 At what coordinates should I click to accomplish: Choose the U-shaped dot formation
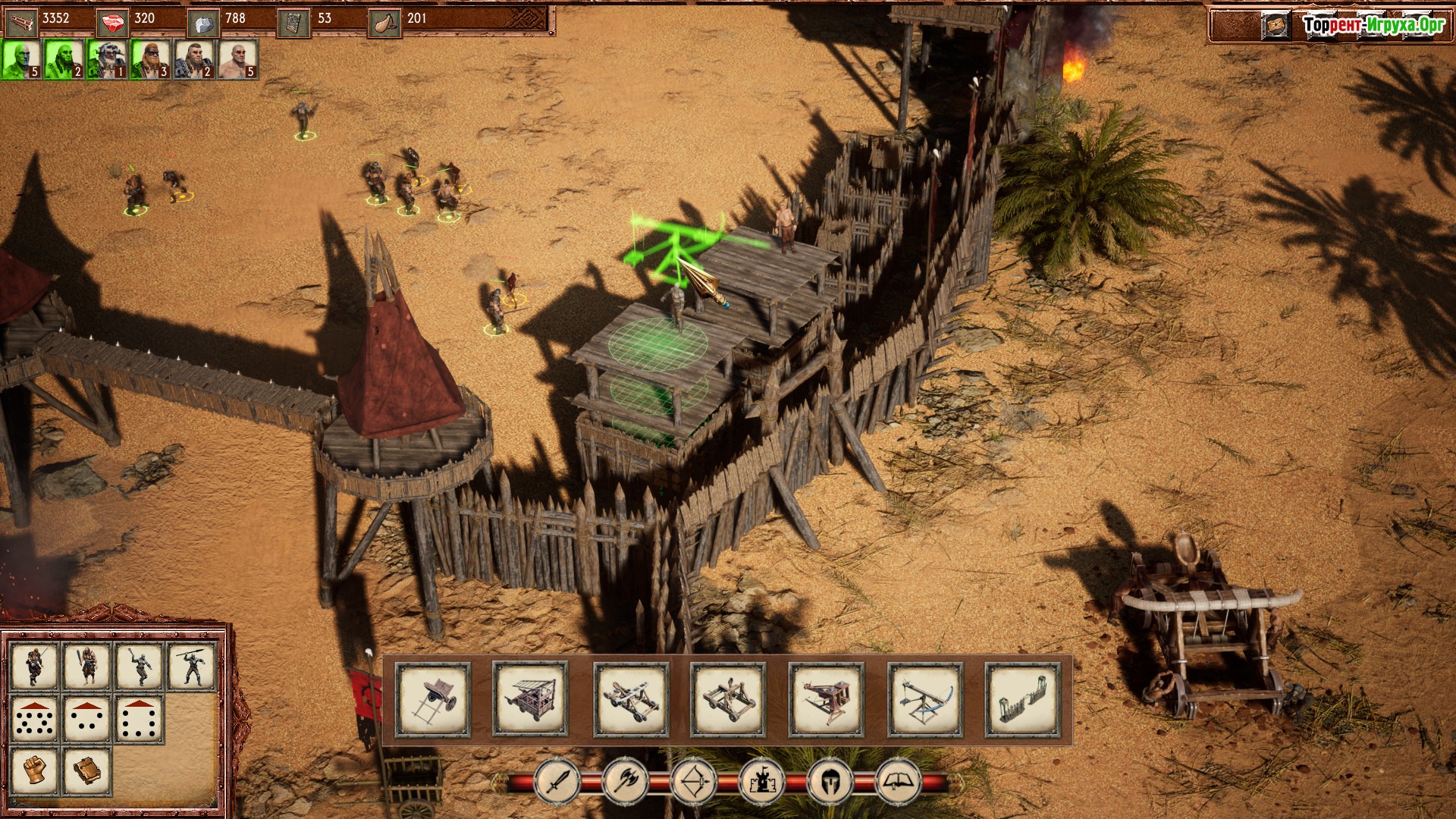click(x=139, y=718)
